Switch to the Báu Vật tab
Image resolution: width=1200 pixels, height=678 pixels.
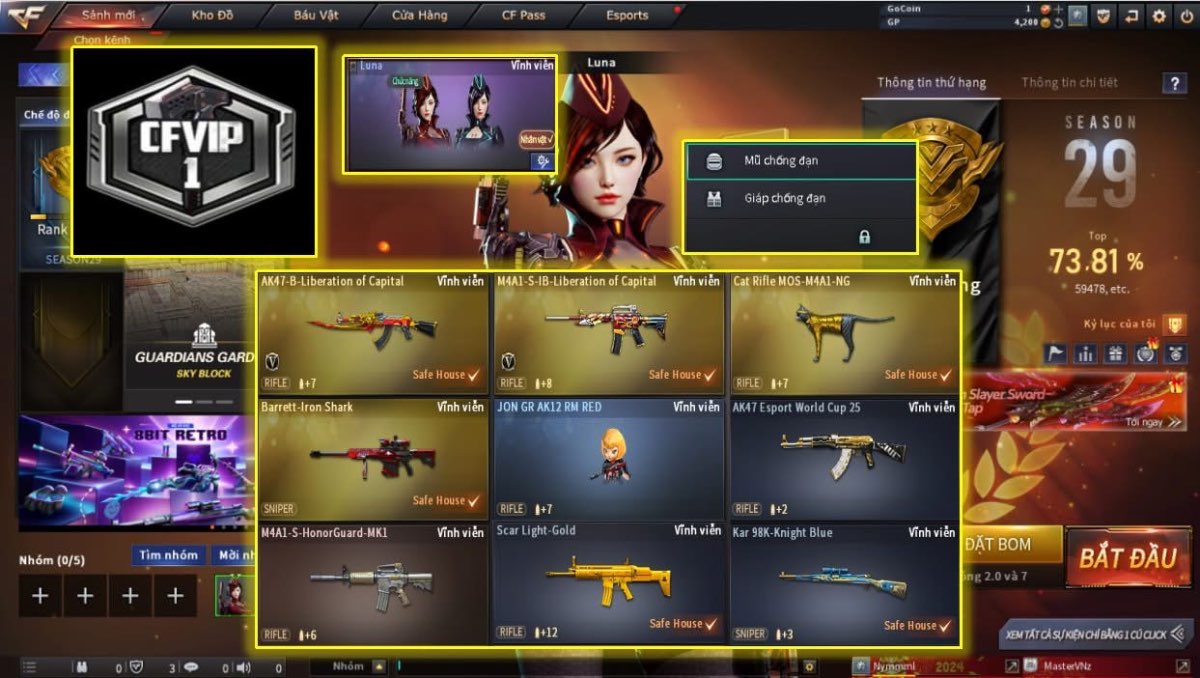tap(316, 15)
